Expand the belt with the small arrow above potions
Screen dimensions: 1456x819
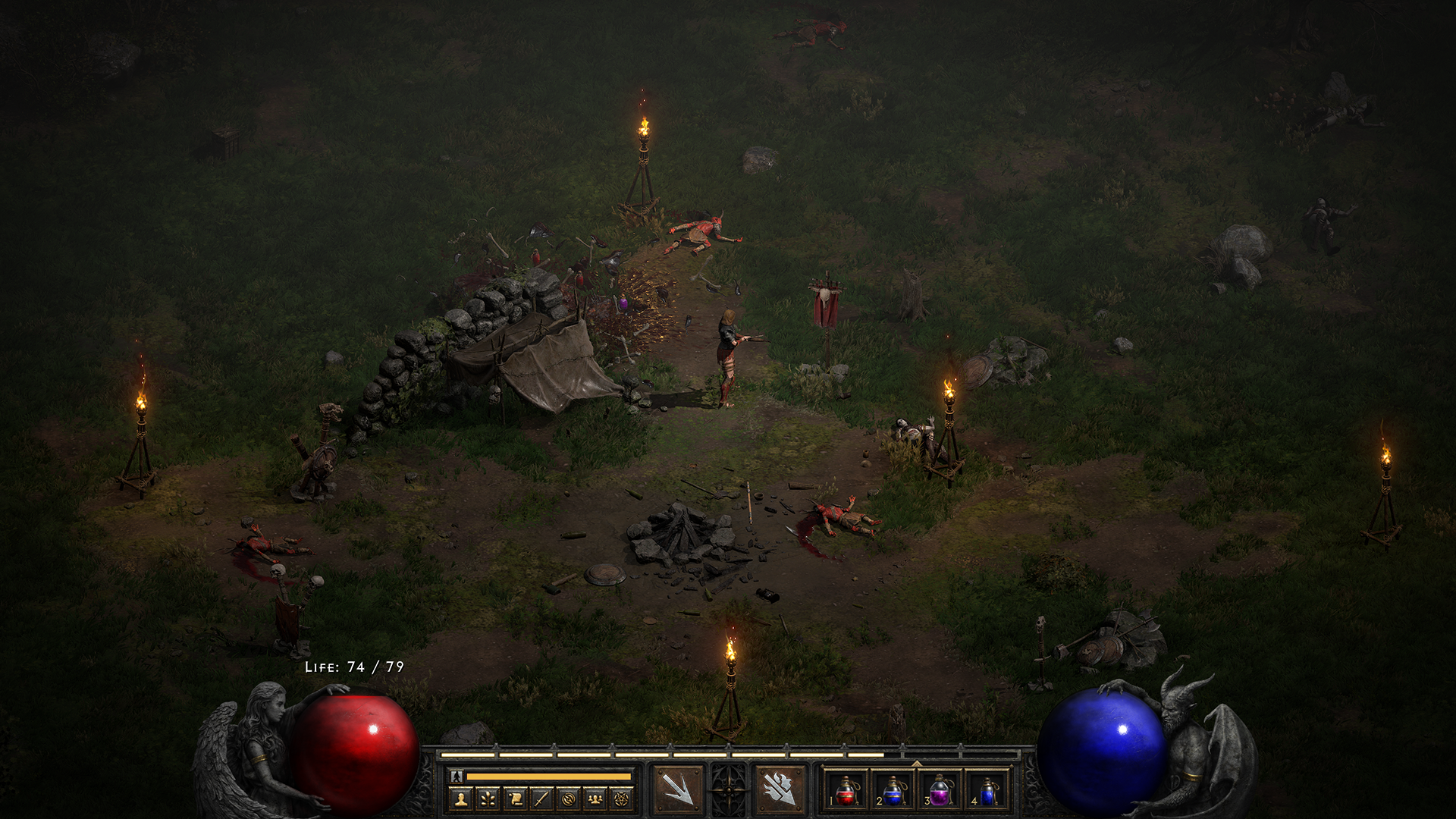(917, 764)
